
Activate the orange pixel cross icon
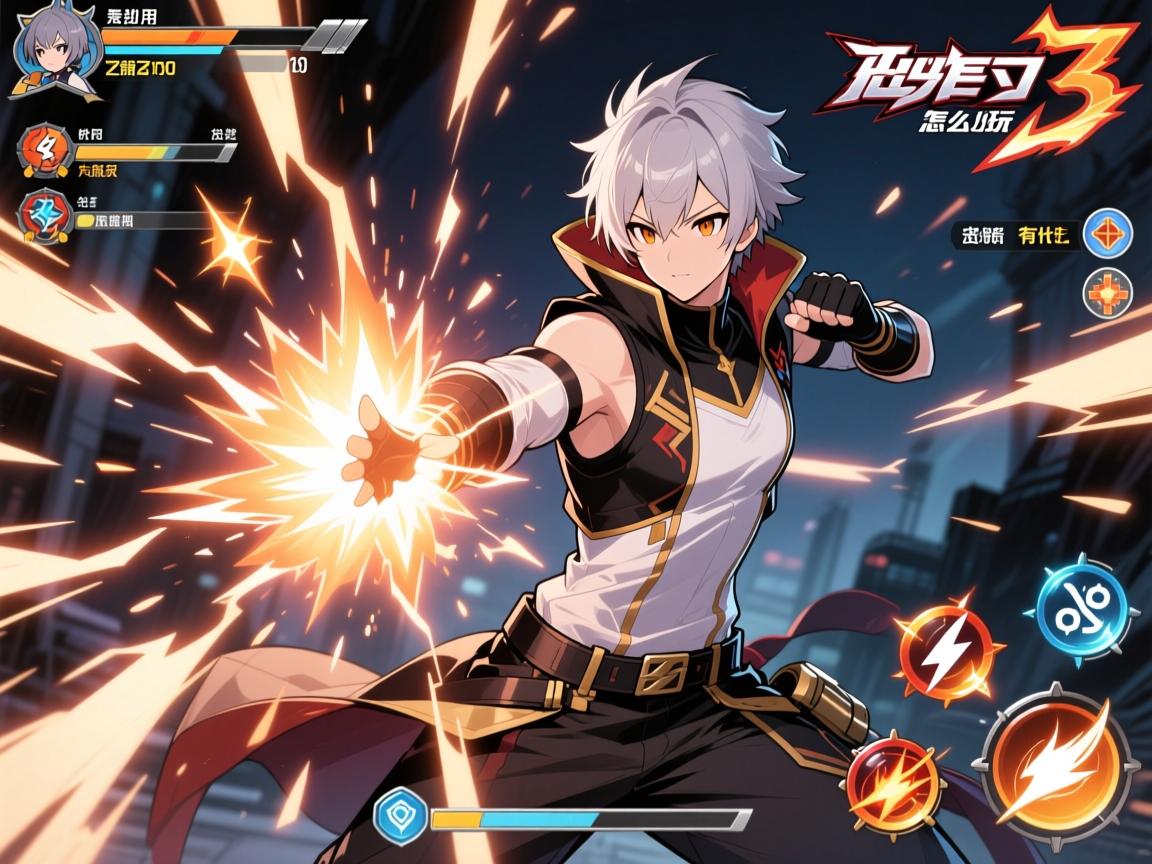click(x=1108, y=291)
